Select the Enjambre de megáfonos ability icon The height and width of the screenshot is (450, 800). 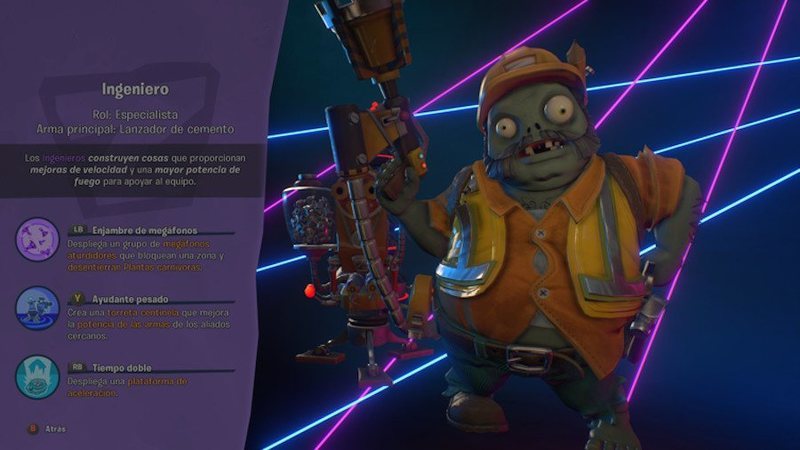(x=38, y=240)
